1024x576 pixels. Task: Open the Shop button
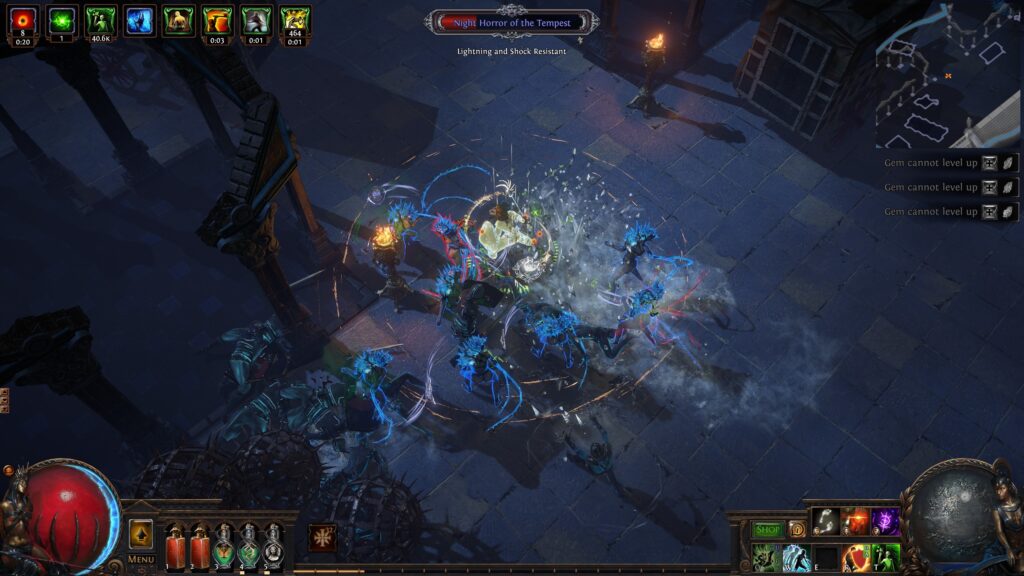pos(768,529)
